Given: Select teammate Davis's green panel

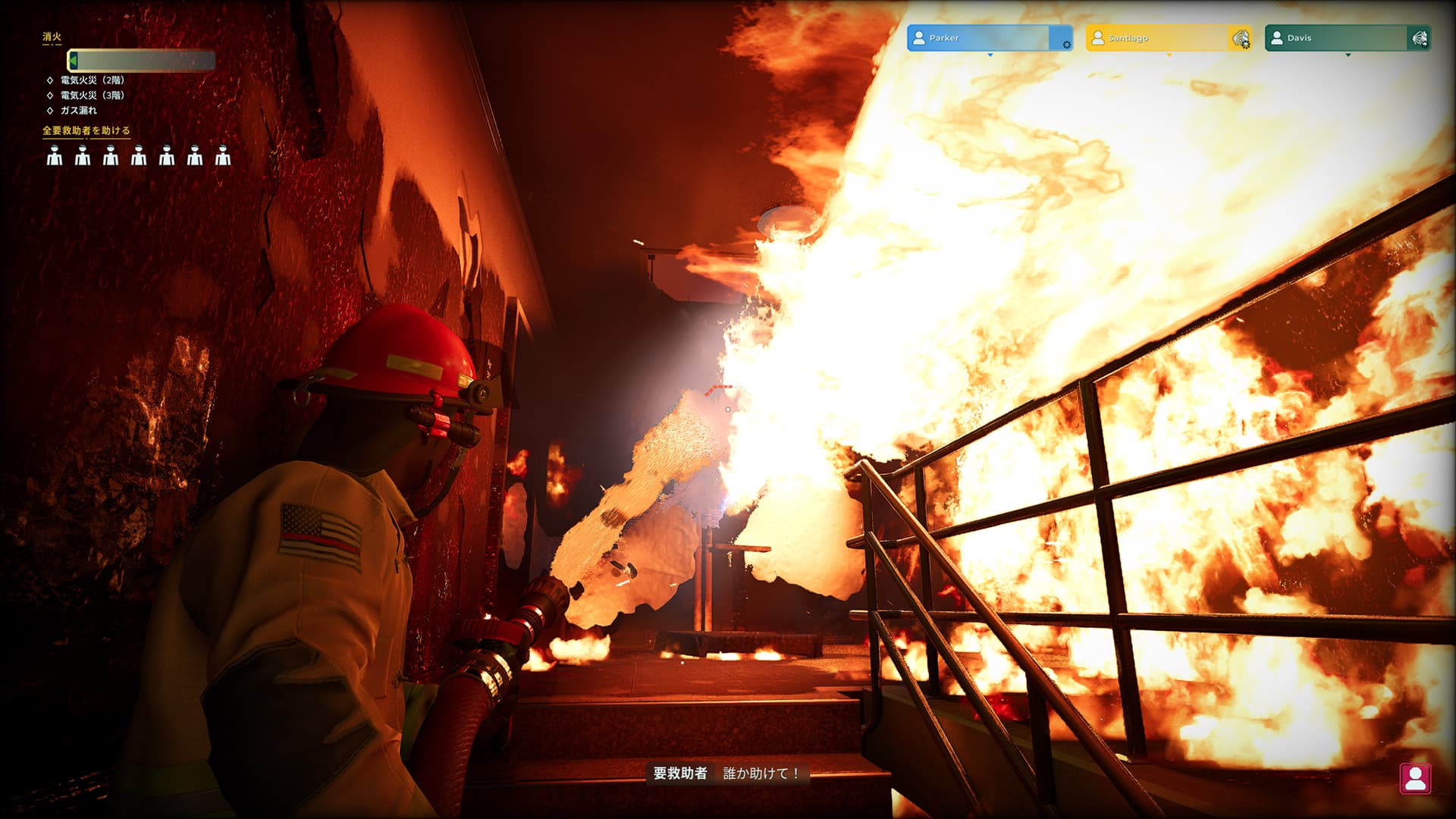Looking at the screenshot, I should 1335,38.
